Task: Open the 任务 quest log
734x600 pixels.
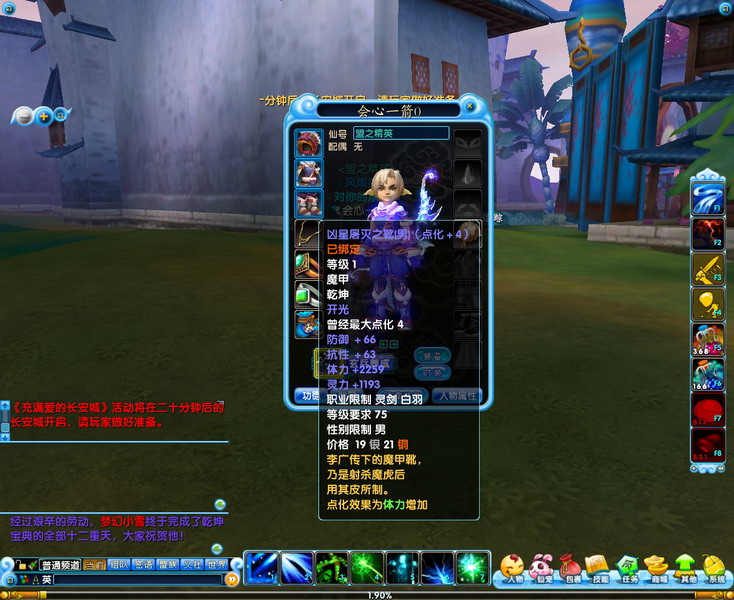Action: coord(628,568)
